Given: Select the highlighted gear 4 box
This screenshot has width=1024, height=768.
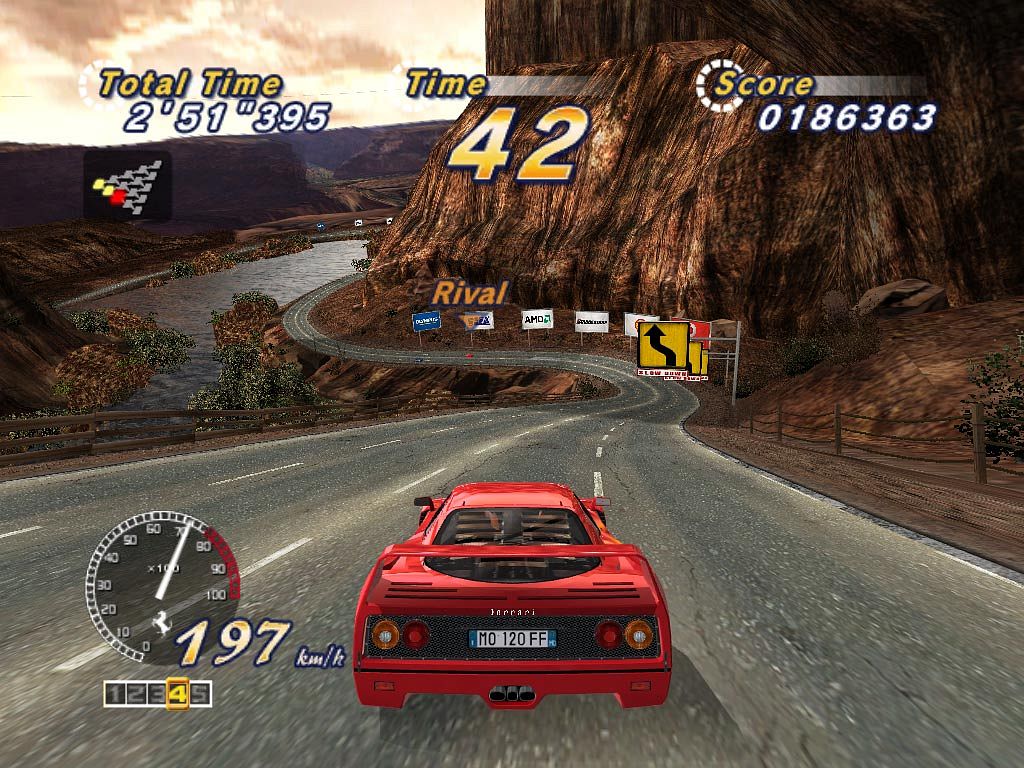Looking at the screenshot, I should pyautogui.click(x=178, y=692).
